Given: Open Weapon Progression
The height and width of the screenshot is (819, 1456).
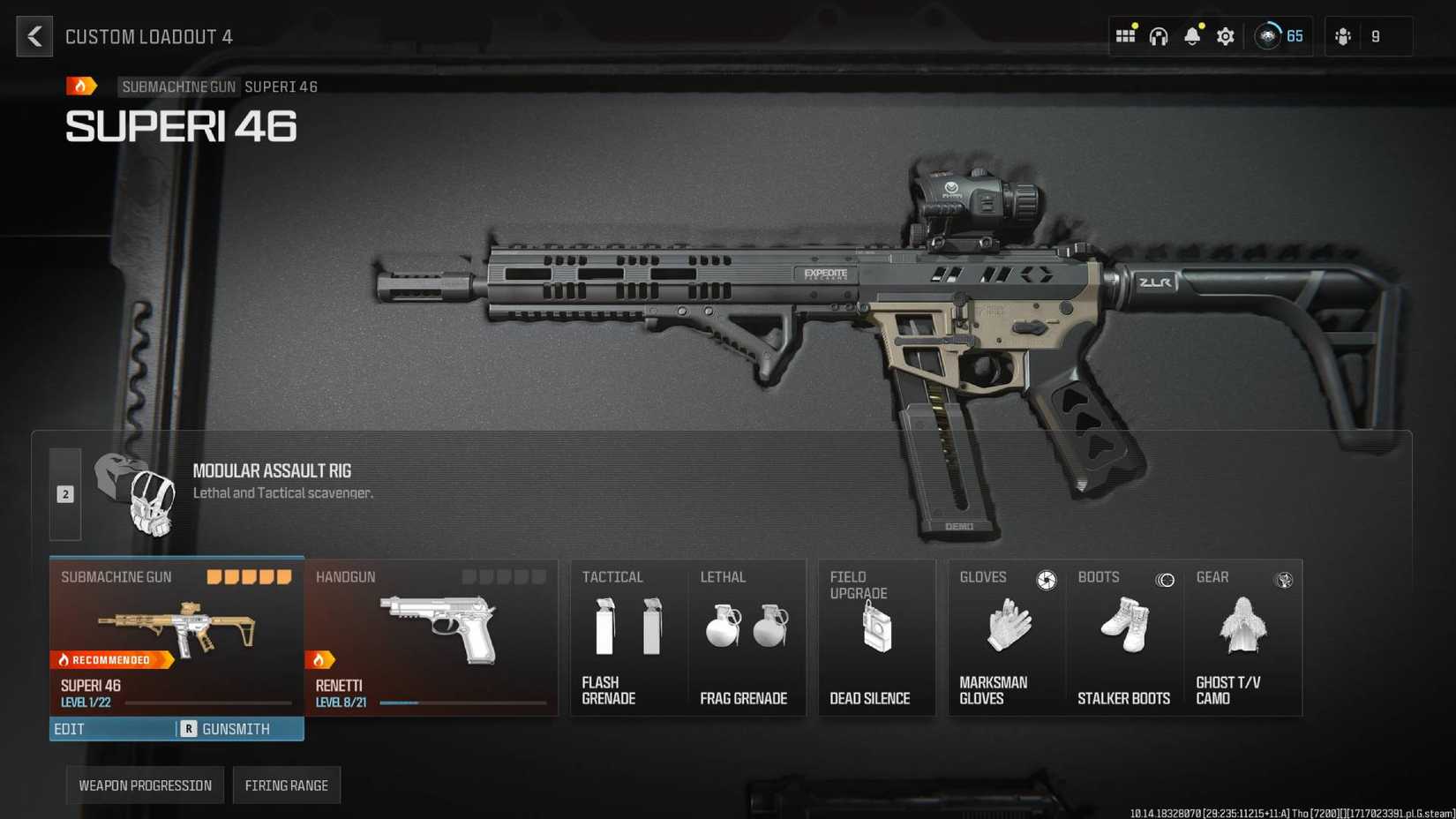Looking at the screenshot, I should pos(144,785).
